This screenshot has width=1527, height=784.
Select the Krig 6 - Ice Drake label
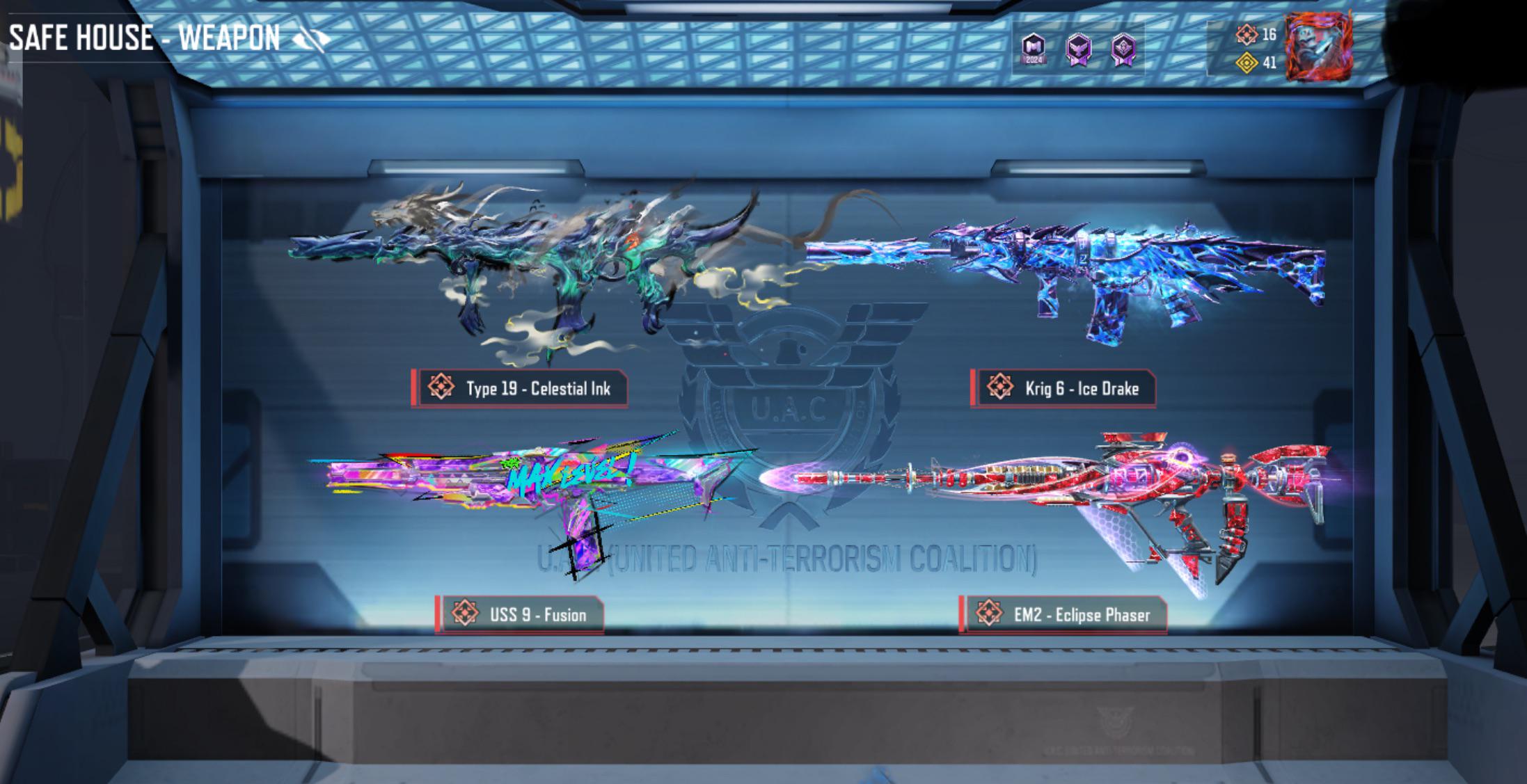pos(1063,388)
